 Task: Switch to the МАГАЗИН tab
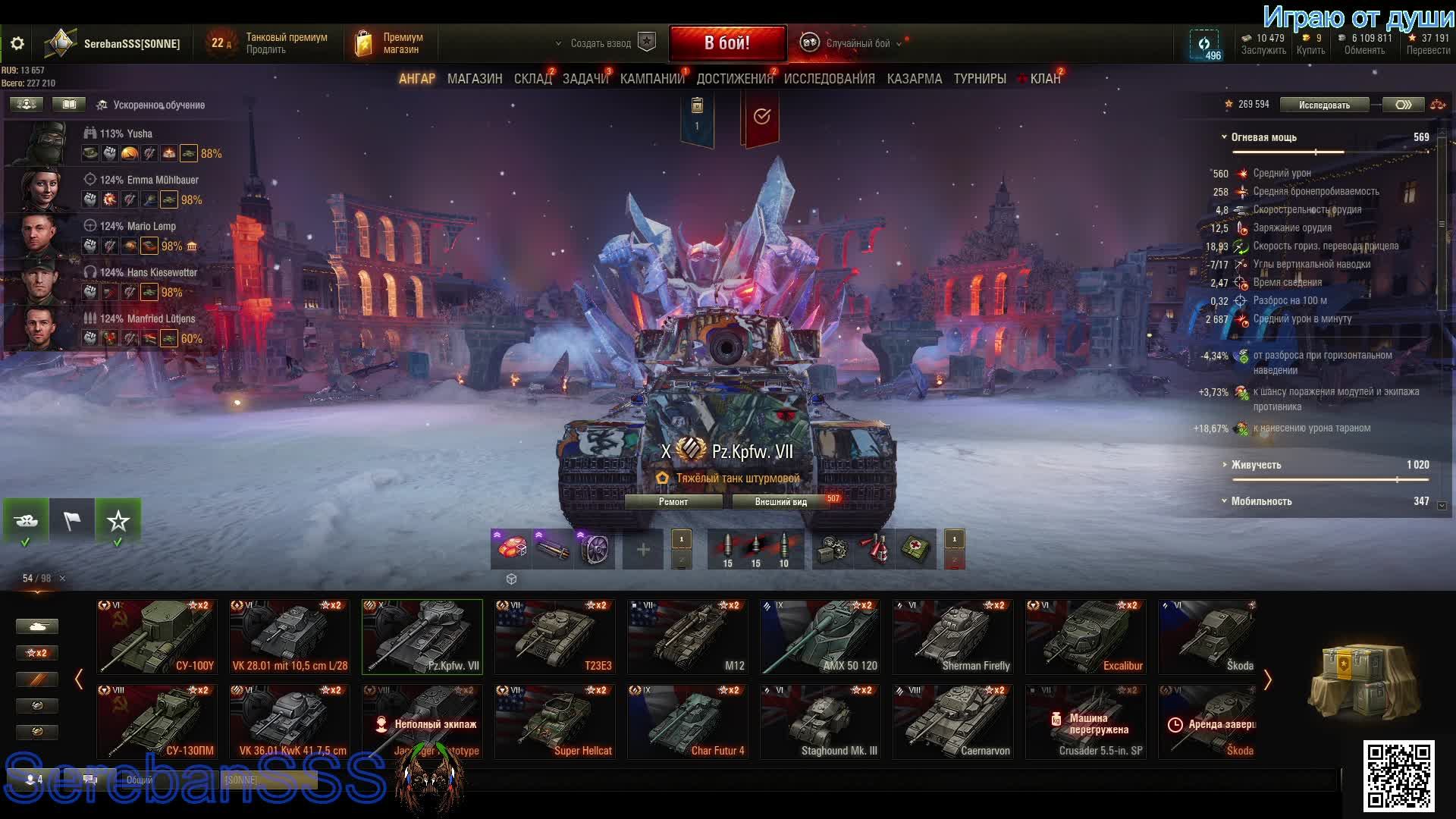(475, 79)
